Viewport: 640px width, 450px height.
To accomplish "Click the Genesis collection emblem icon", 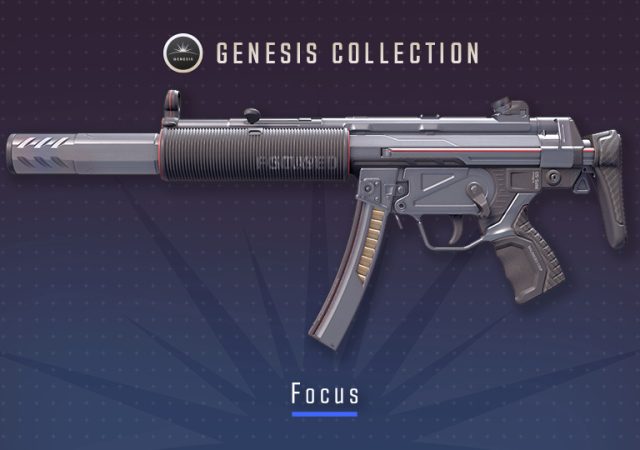I will [x=182, y=53].
